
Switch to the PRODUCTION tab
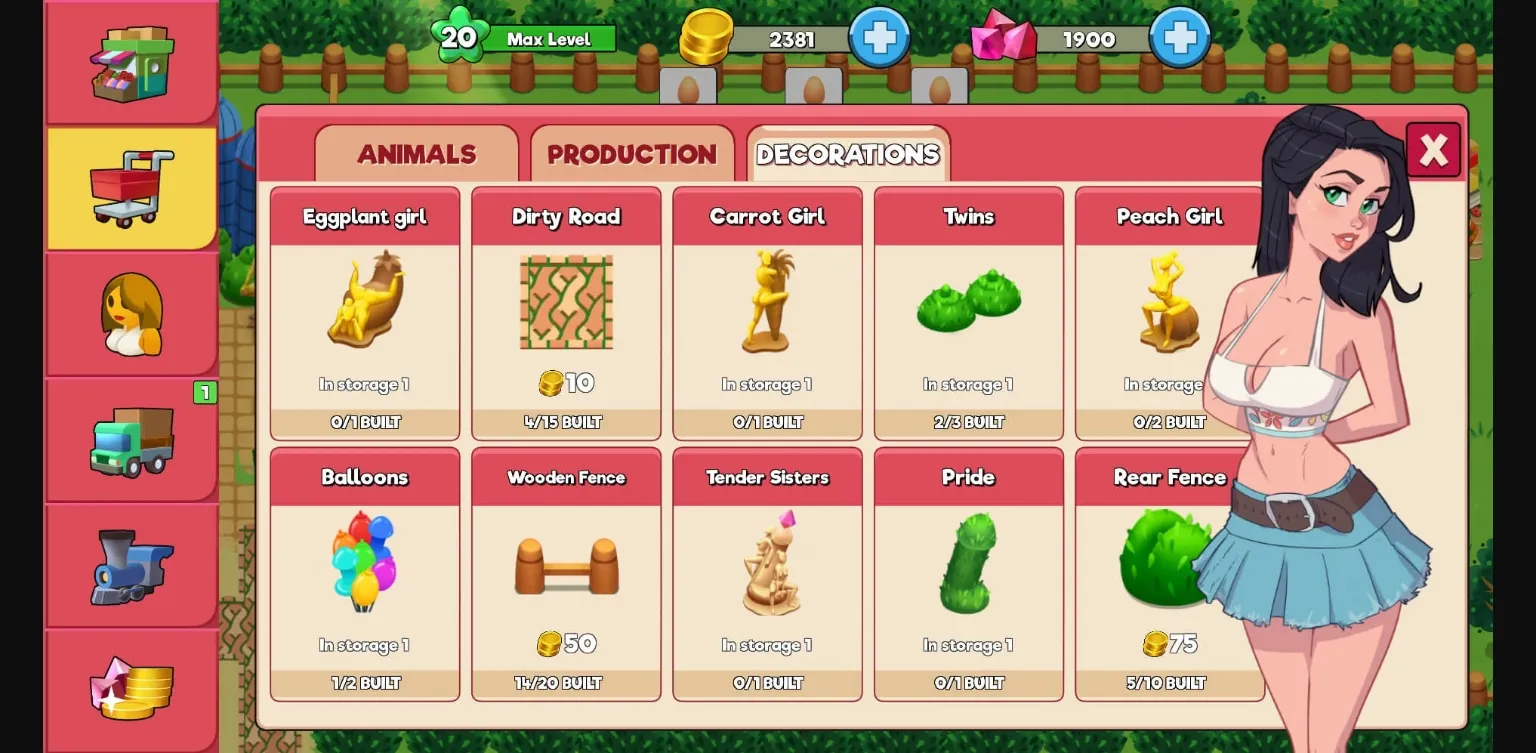click(x=631, y=154)
